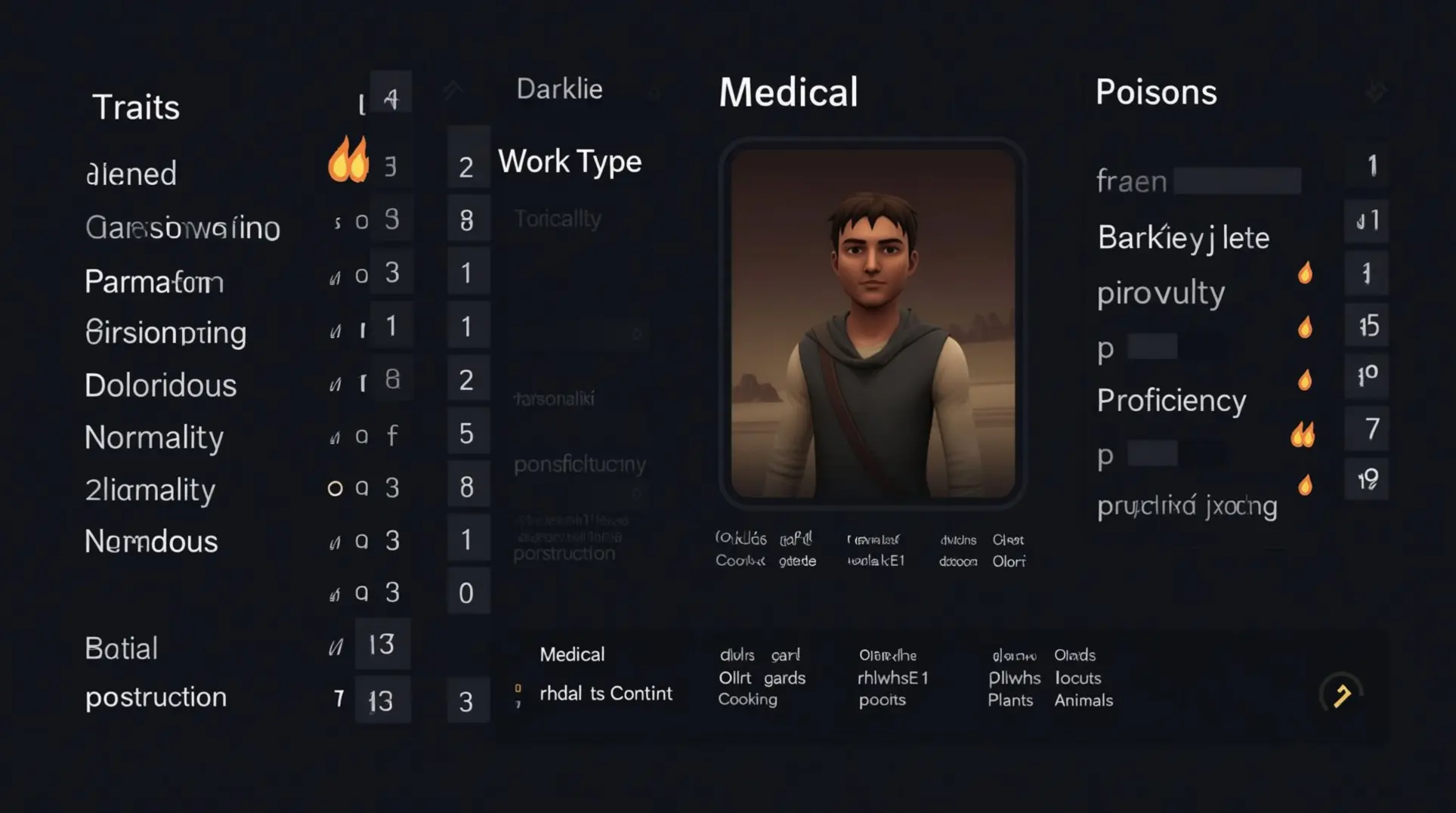Click the crossed-arrows icon atop the Poisons panel
The width and height of the screenshot is (1456, 813).
click(1377, 90)
